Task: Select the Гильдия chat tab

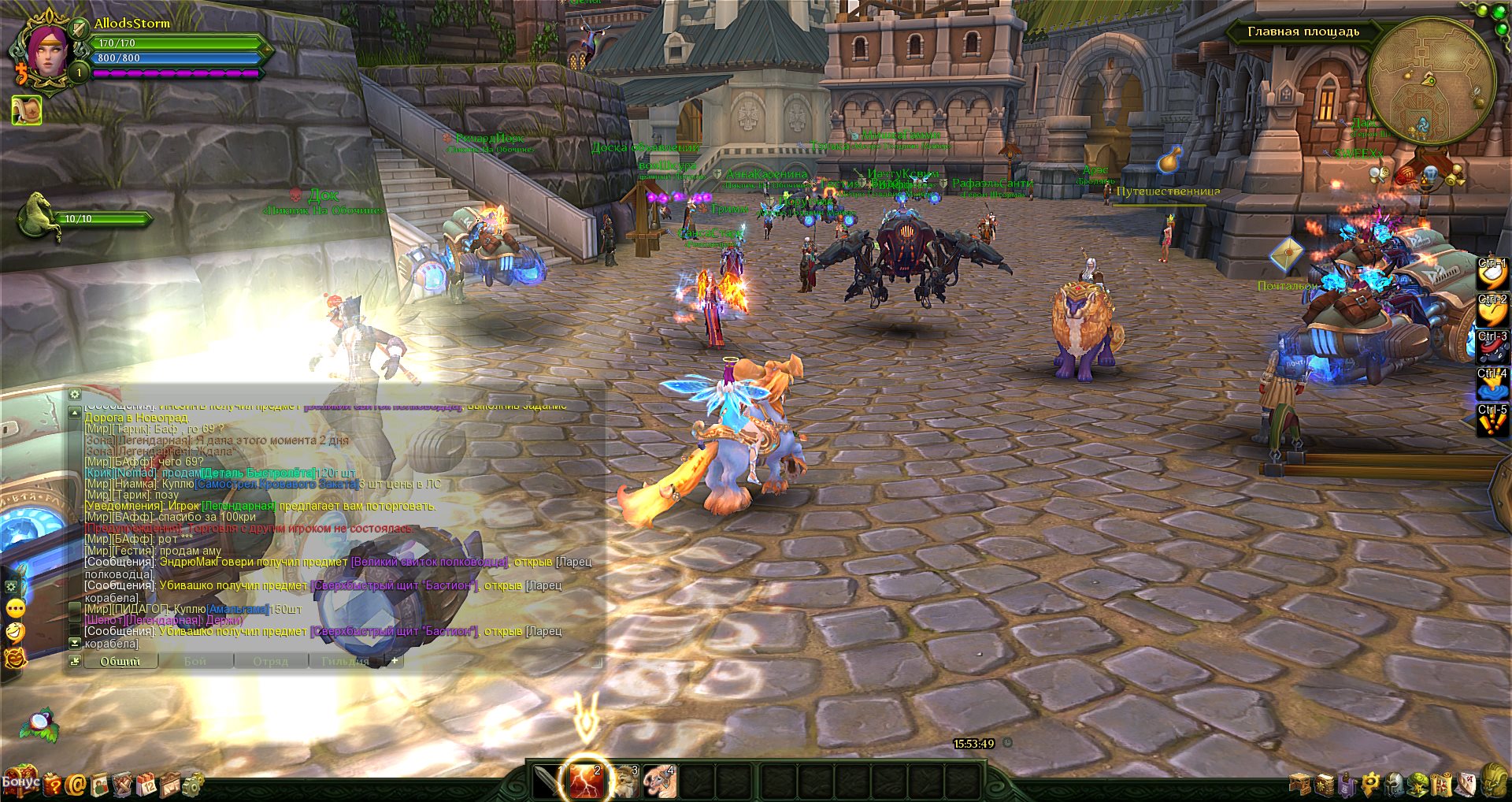Action: coord(345,662)
